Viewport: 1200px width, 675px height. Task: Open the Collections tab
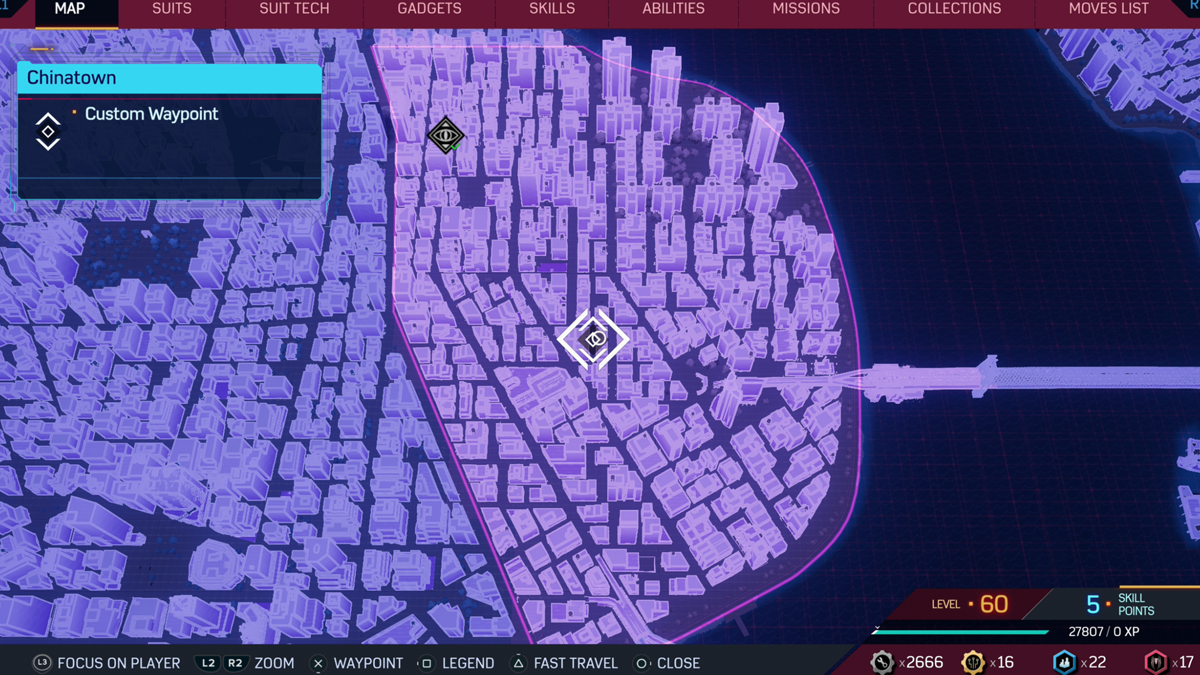point(954,9)
